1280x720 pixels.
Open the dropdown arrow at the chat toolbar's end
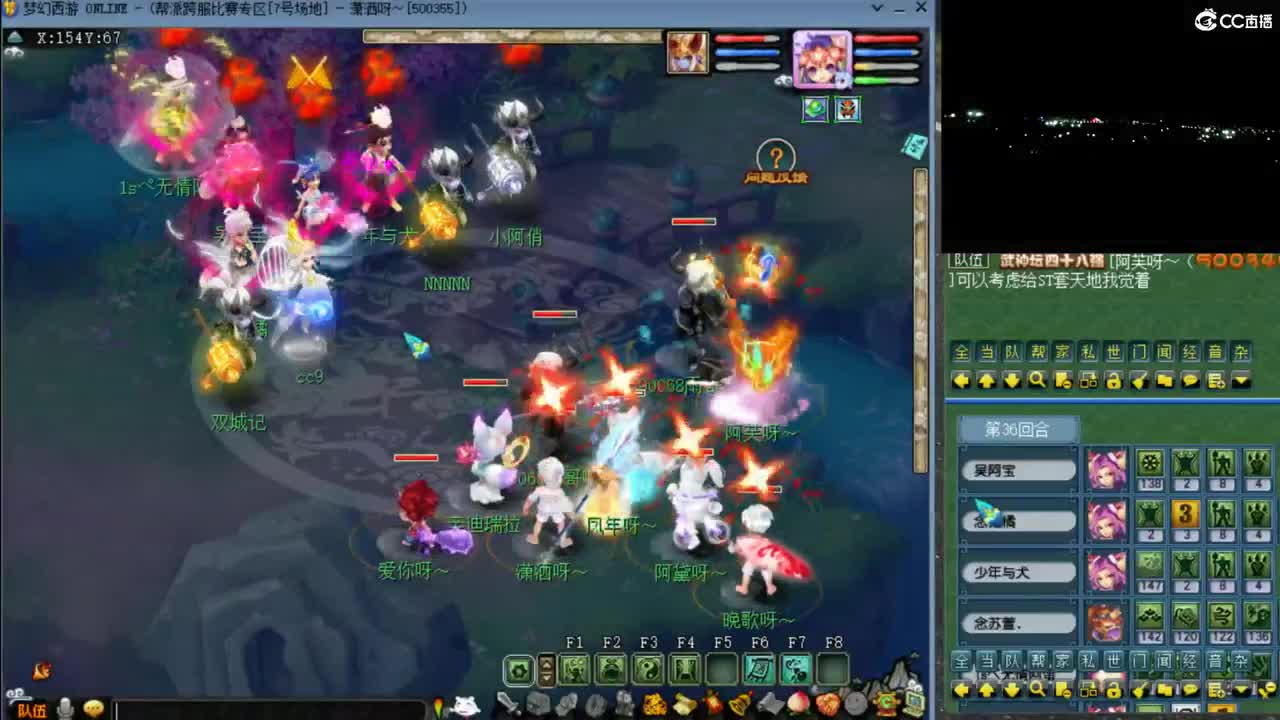(x=1241, y=380)
